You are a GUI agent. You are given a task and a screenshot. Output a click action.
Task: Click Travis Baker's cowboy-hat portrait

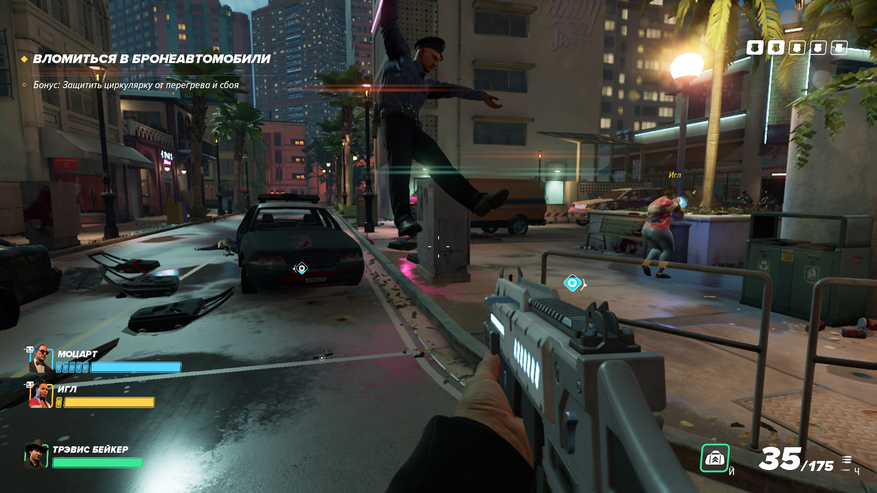37,456
